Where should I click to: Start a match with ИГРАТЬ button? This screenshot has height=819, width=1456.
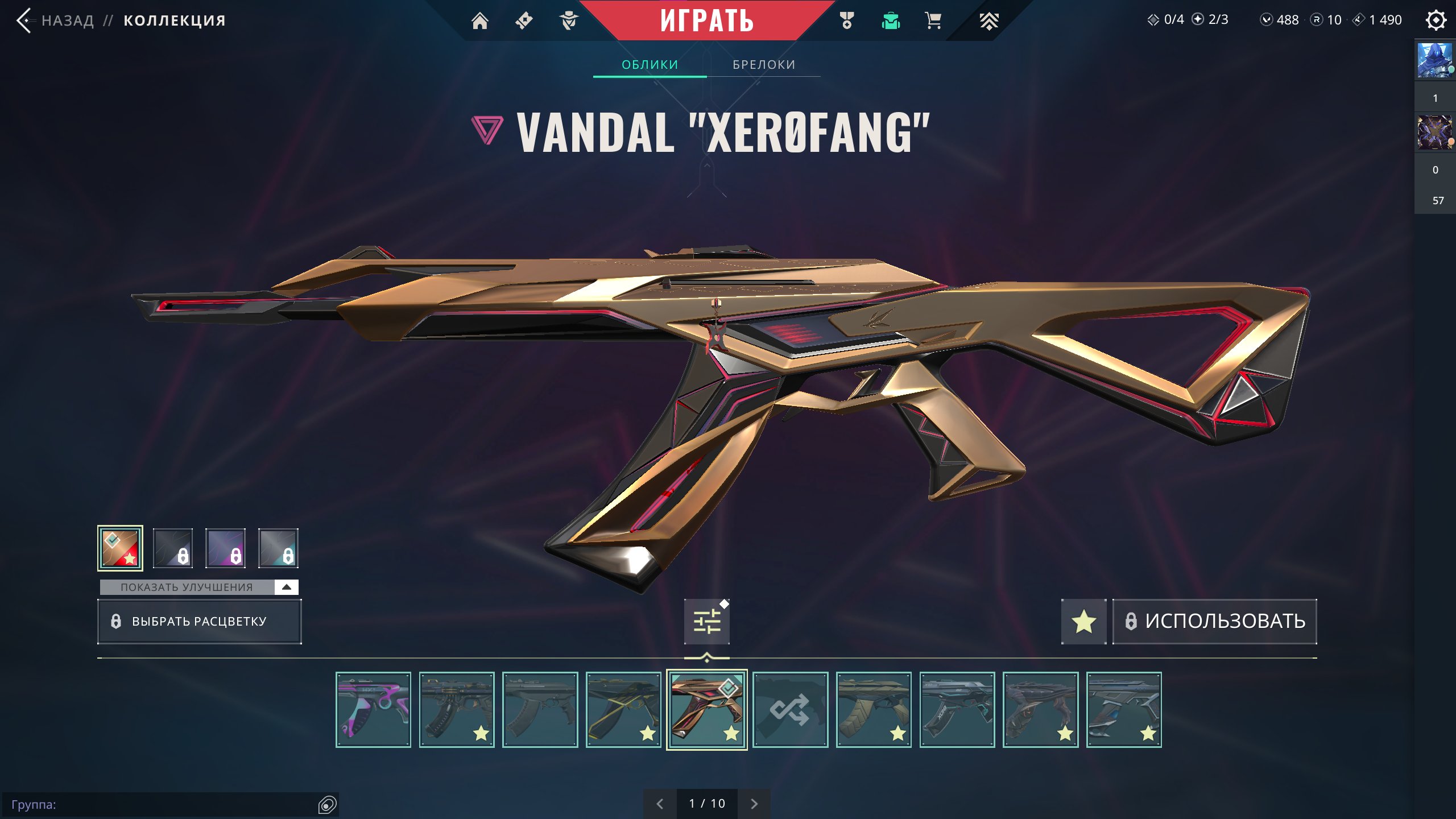pyautogui.click(x=707, y=21)
